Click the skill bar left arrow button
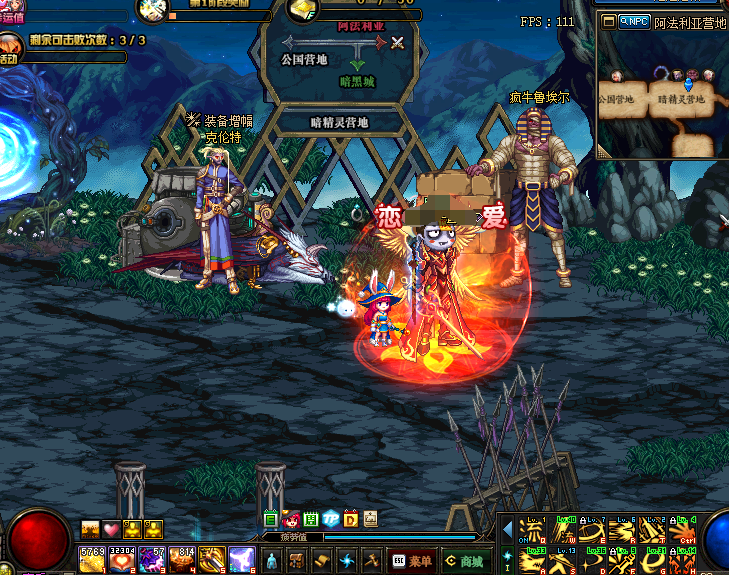Screen dimensions: 729x575 (507, 529)
